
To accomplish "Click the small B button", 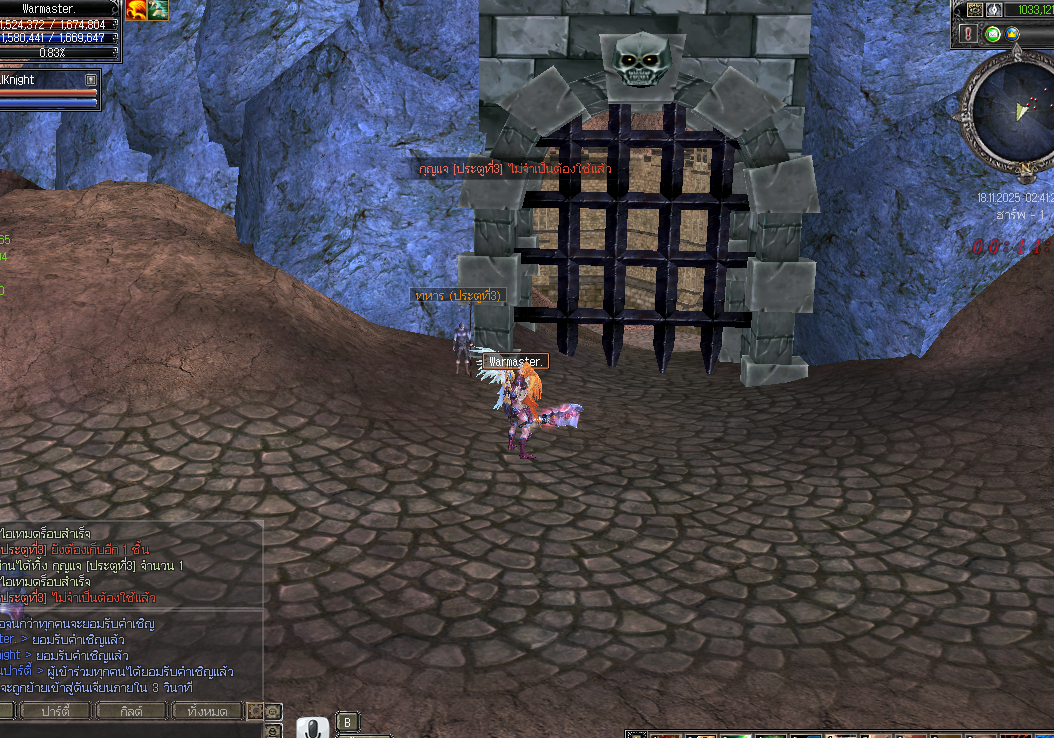I will pos(347,722).
